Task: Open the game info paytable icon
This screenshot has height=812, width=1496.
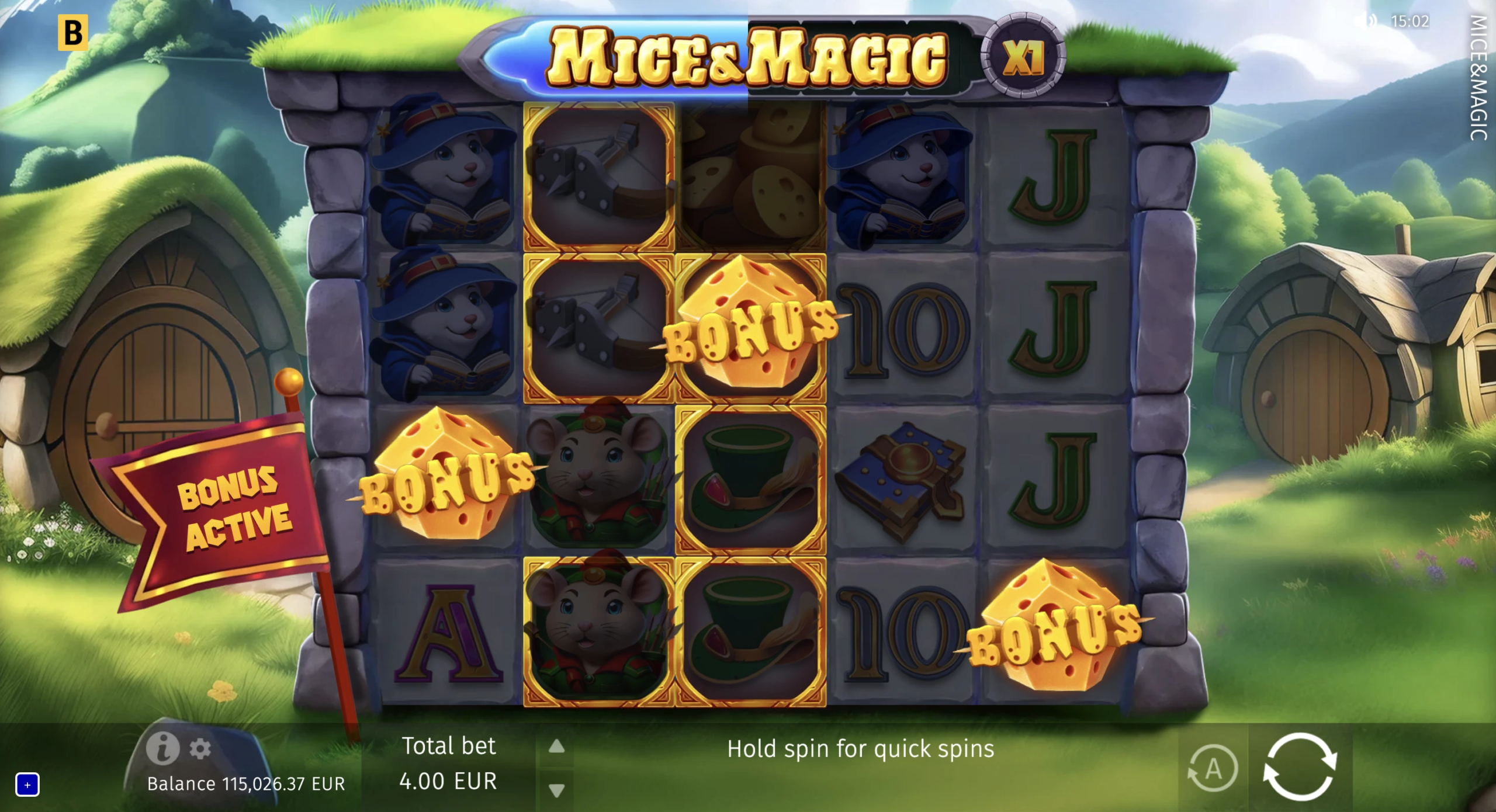Action: [x=162, y=748]
